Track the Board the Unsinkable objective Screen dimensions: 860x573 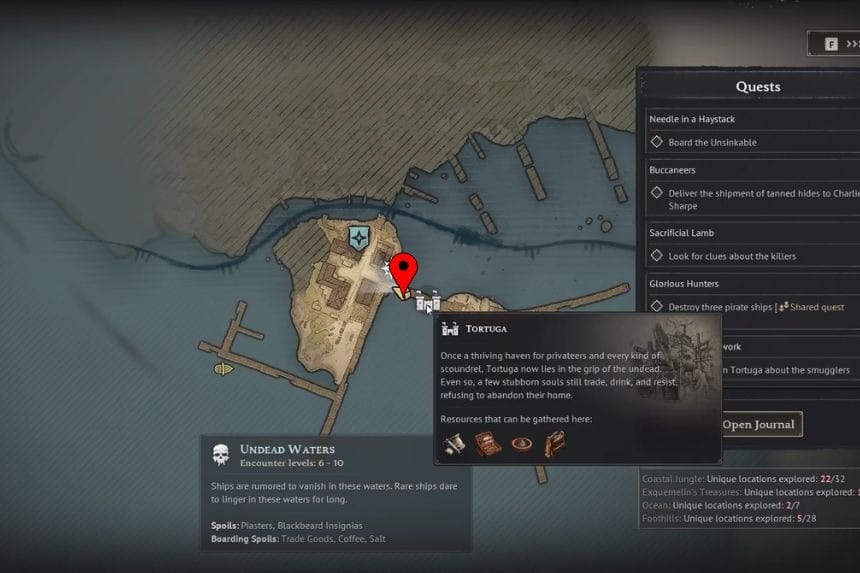(657, 142)
